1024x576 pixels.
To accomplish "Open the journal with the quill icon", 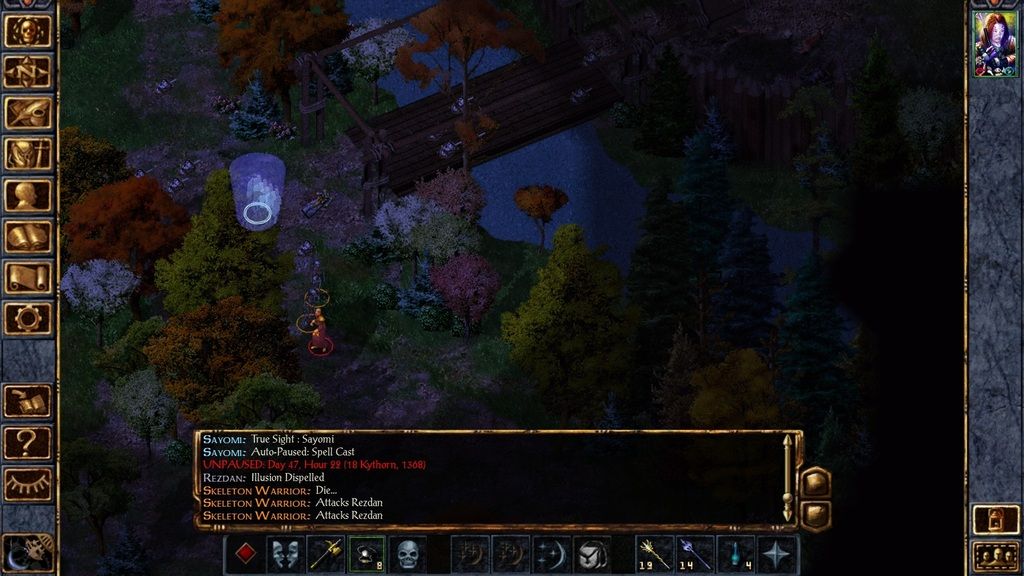I will pos(28,112).
